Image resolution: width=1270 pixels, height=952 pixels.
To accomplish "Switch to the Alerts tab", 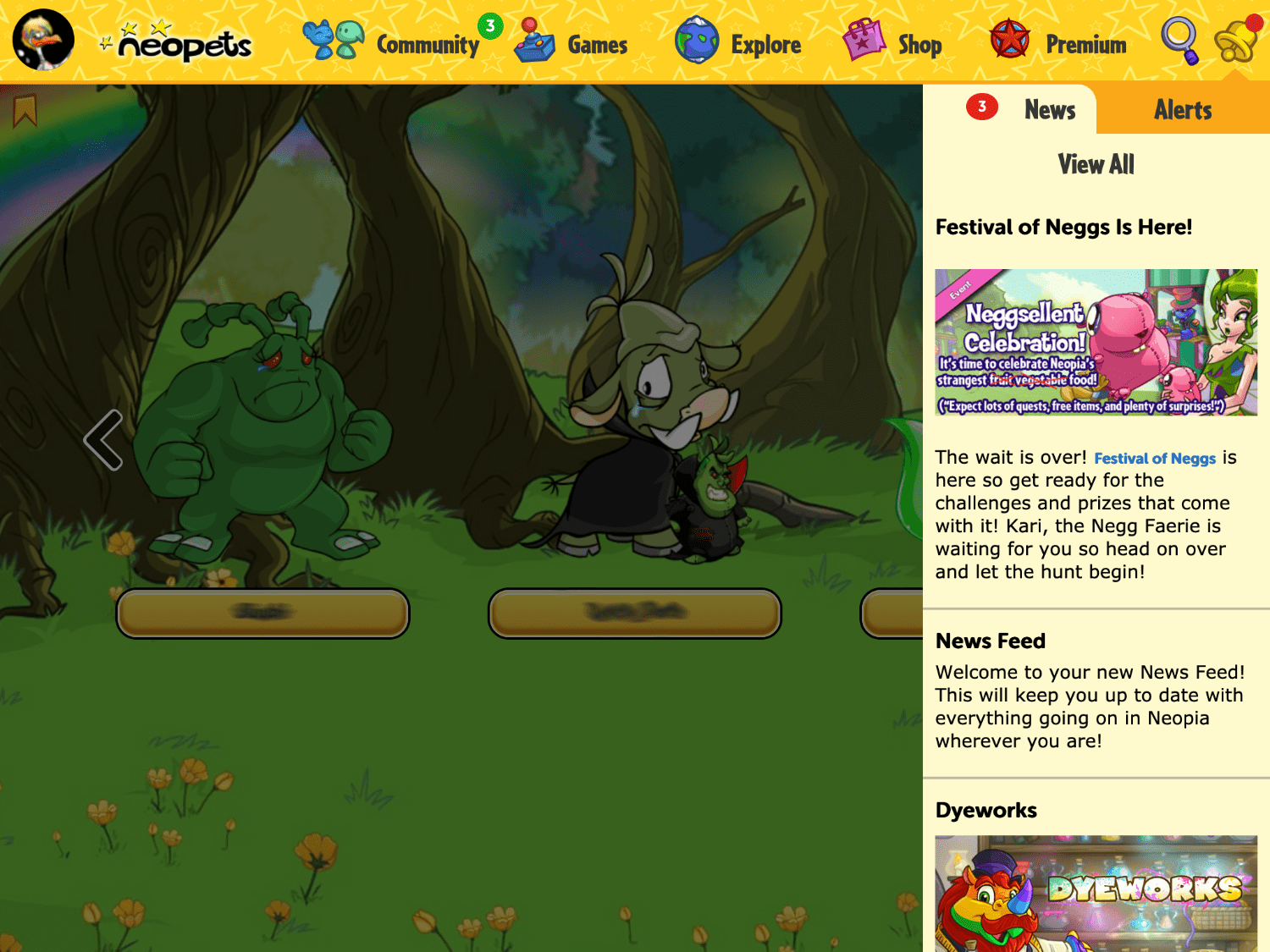I will [1182, 109].
